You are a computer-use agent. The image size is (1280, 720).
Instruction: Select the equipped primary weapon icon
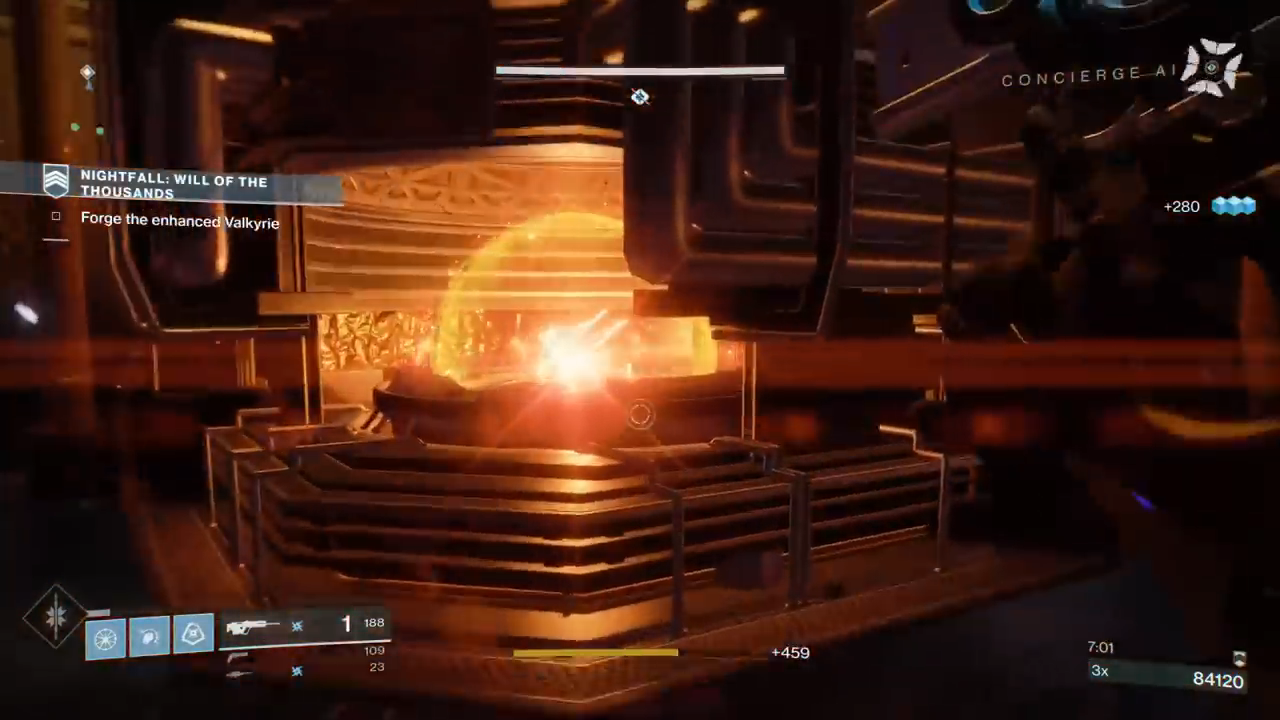click(252, 627)
